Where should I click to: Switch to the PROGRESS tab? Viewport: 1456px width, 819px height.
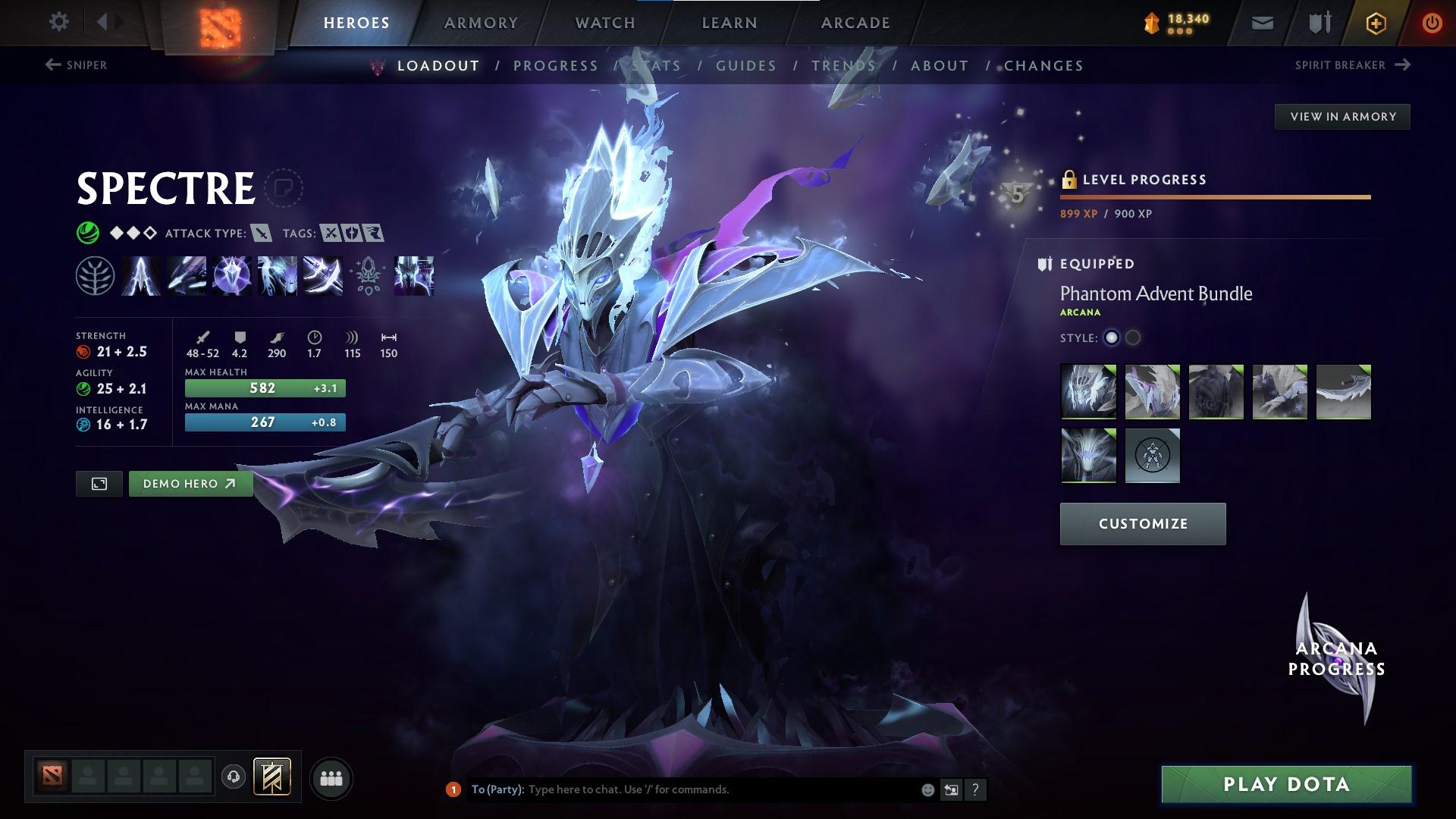point(556,66)
